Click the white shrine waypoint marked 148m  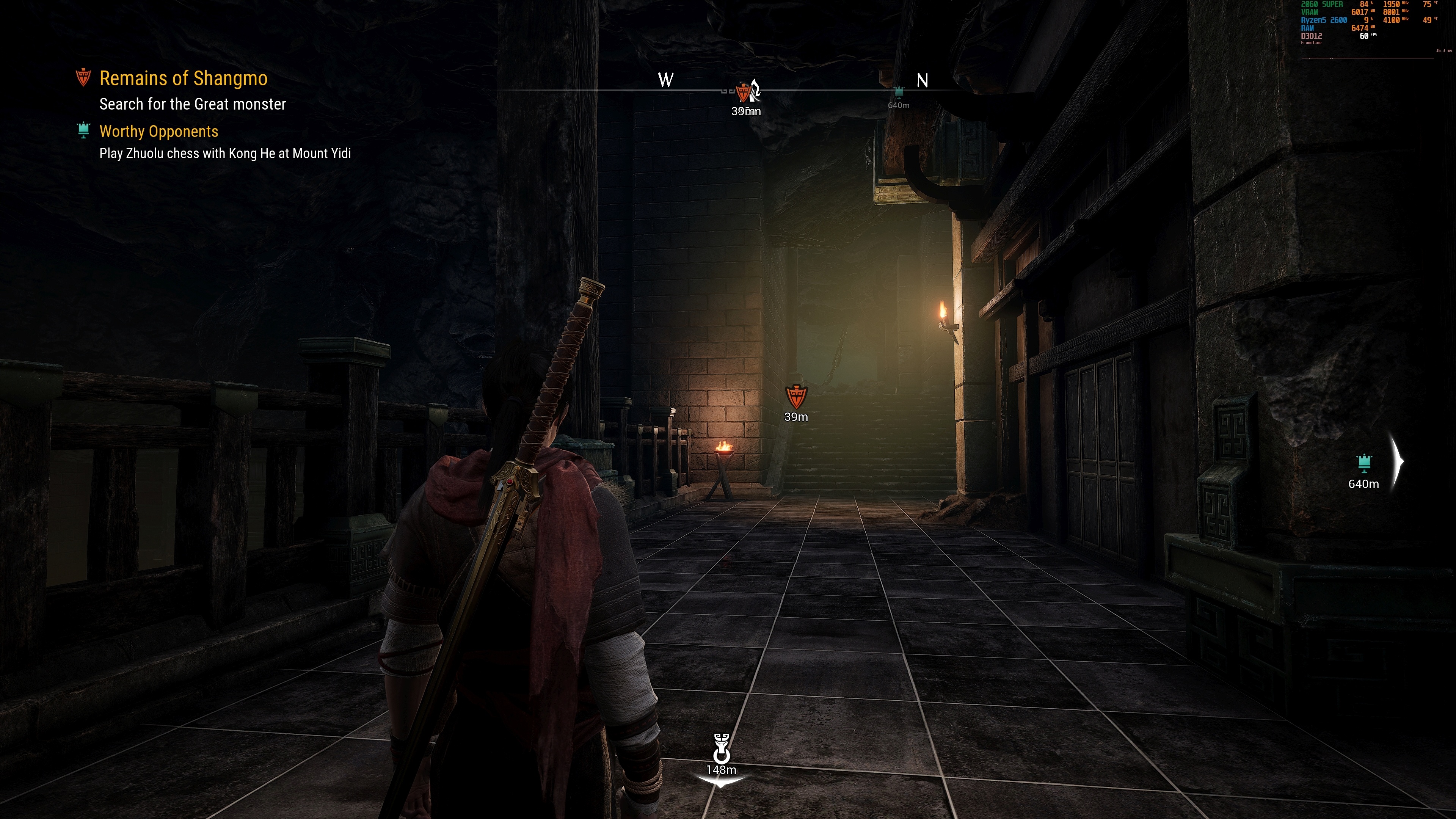(721, 749)
